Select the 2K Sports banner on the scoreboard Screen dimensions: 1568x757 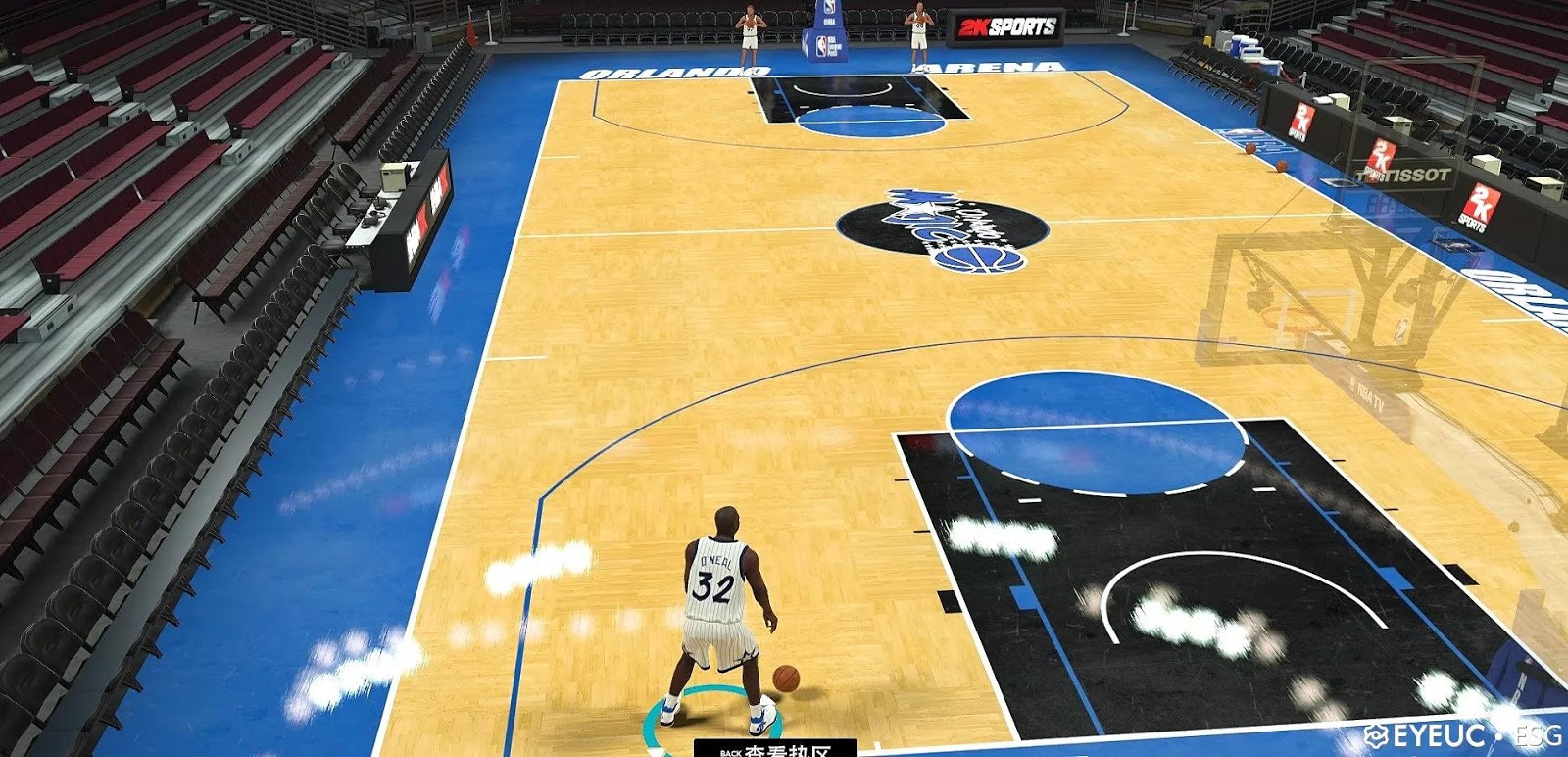coord(1004,25)
